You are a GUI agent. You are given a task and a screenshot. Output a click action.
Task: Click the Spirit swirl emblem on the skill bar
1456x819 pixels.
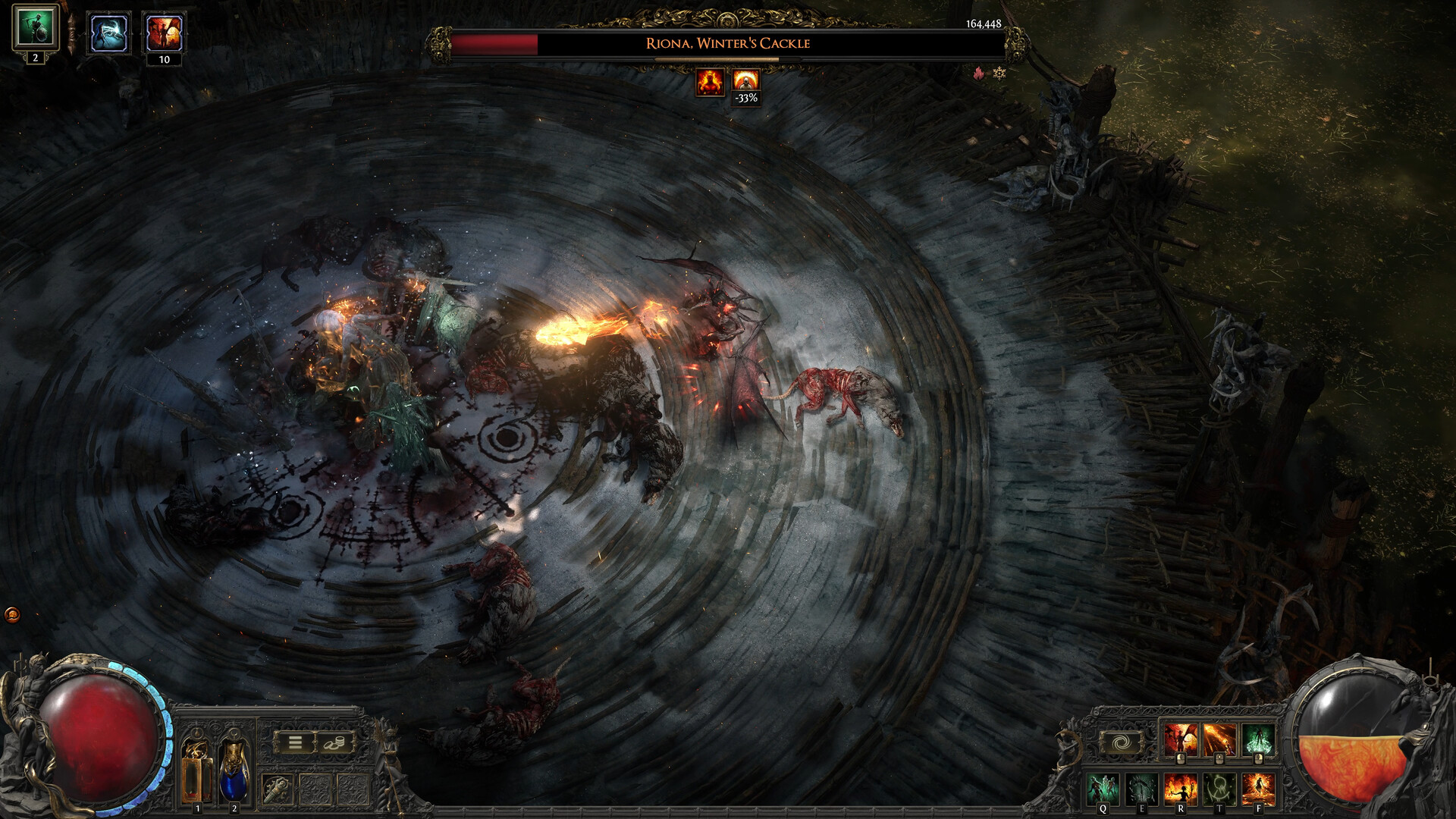[x=1120, y=742]
